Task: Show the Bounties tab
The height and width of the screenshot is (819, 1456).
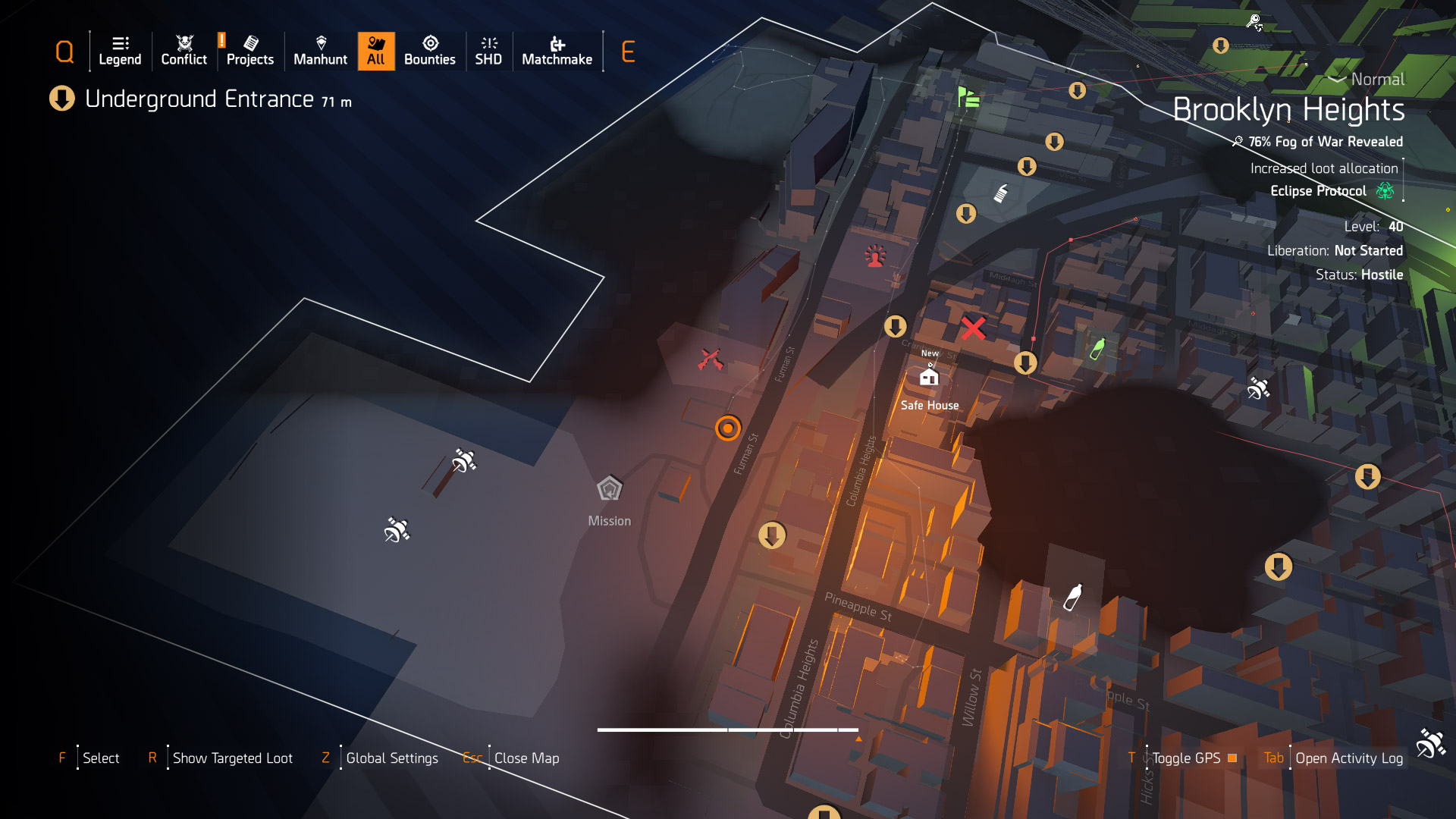Action: coord(429,51)
